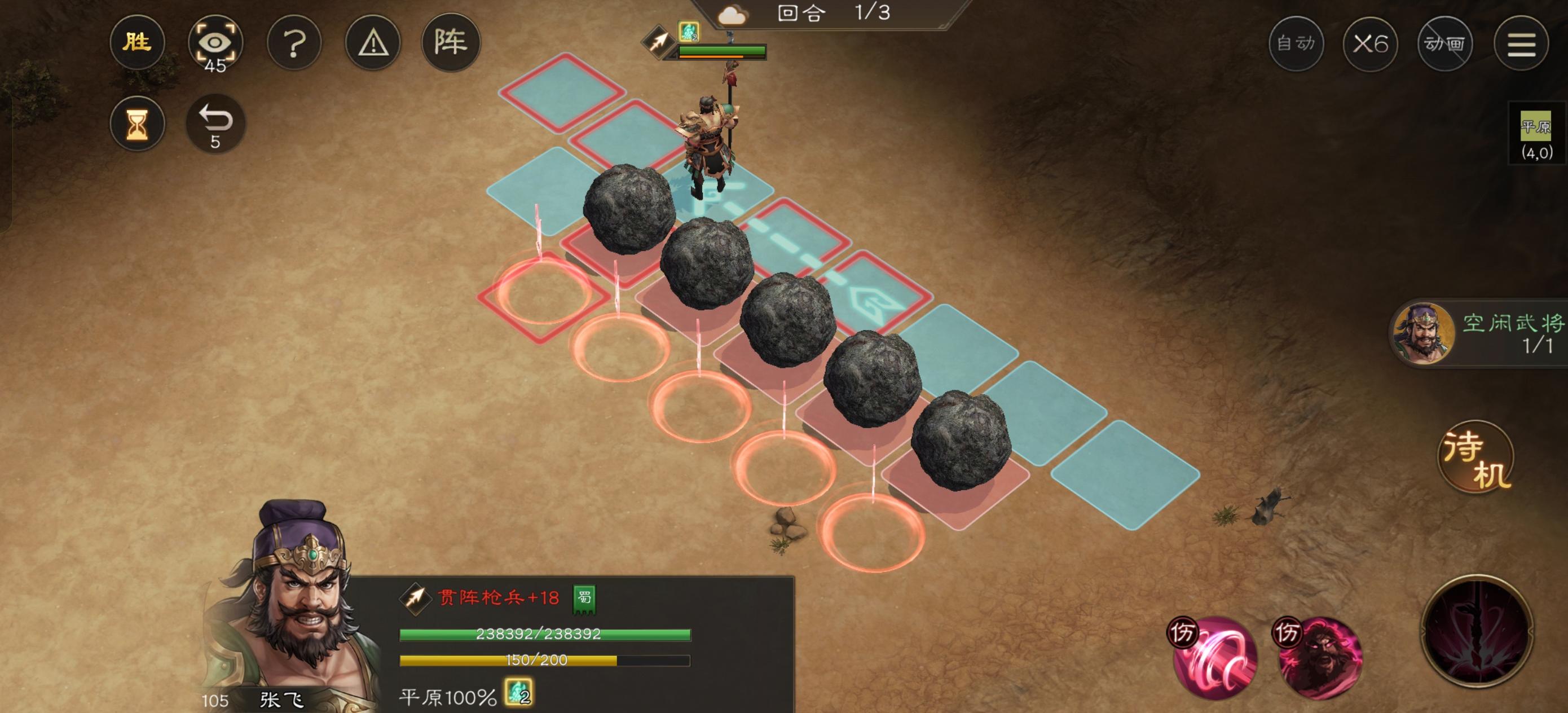Toggle 动画 battle animations
Image resolution: width=1568 pixels, height=713 pixels.
coord(1444,43)
